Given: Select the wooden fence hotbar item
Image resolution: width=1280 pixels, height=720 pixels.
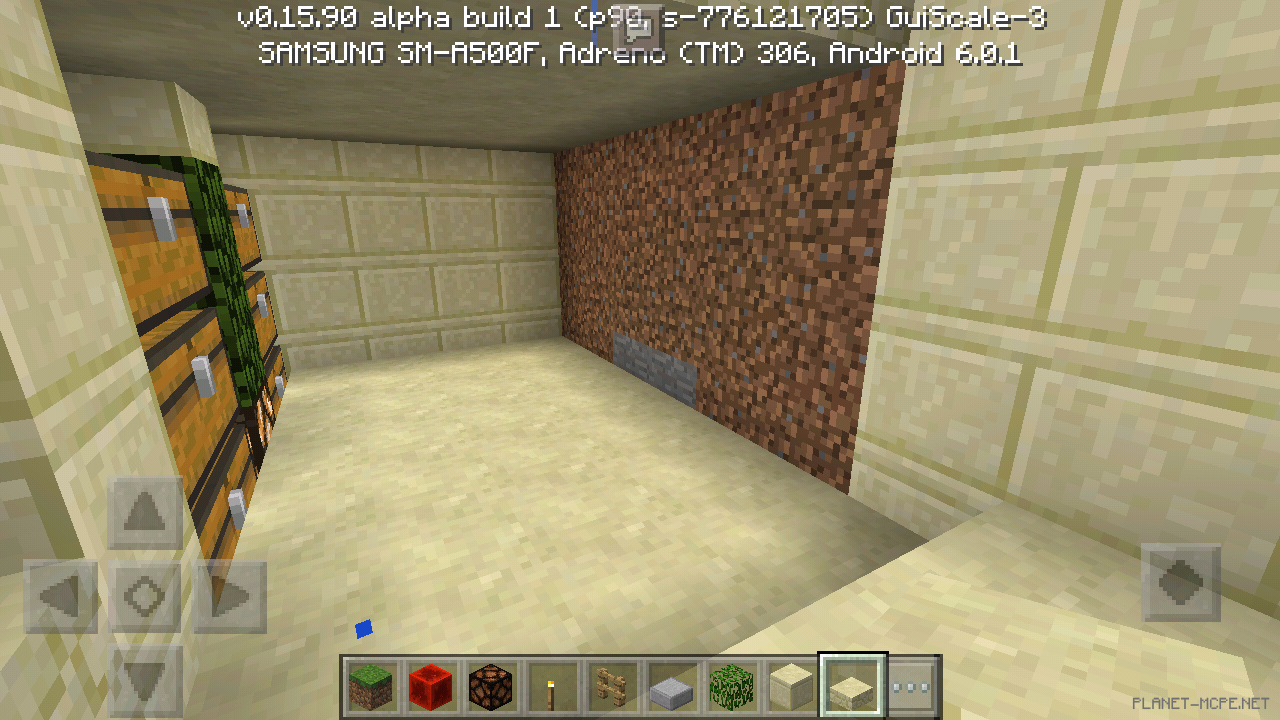Looking at the screenshot, I should 611,686.
